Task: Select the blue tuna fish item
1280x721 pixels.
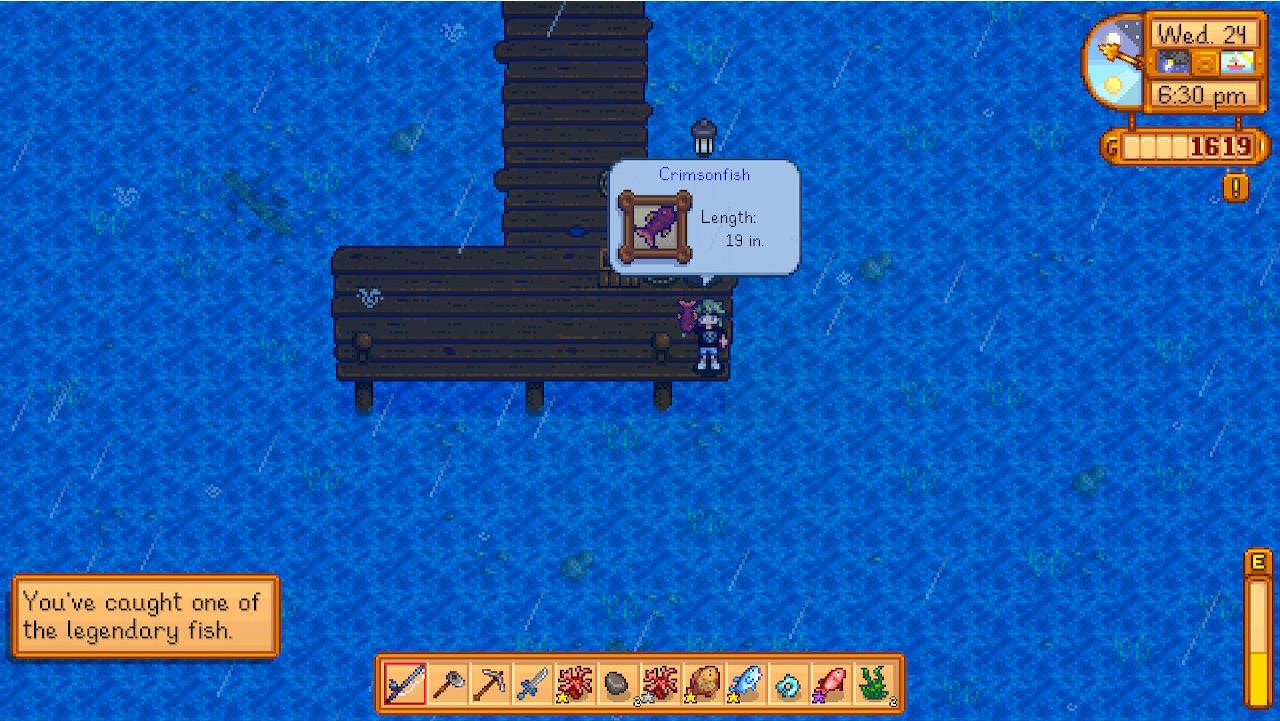Action: (745, 684)
